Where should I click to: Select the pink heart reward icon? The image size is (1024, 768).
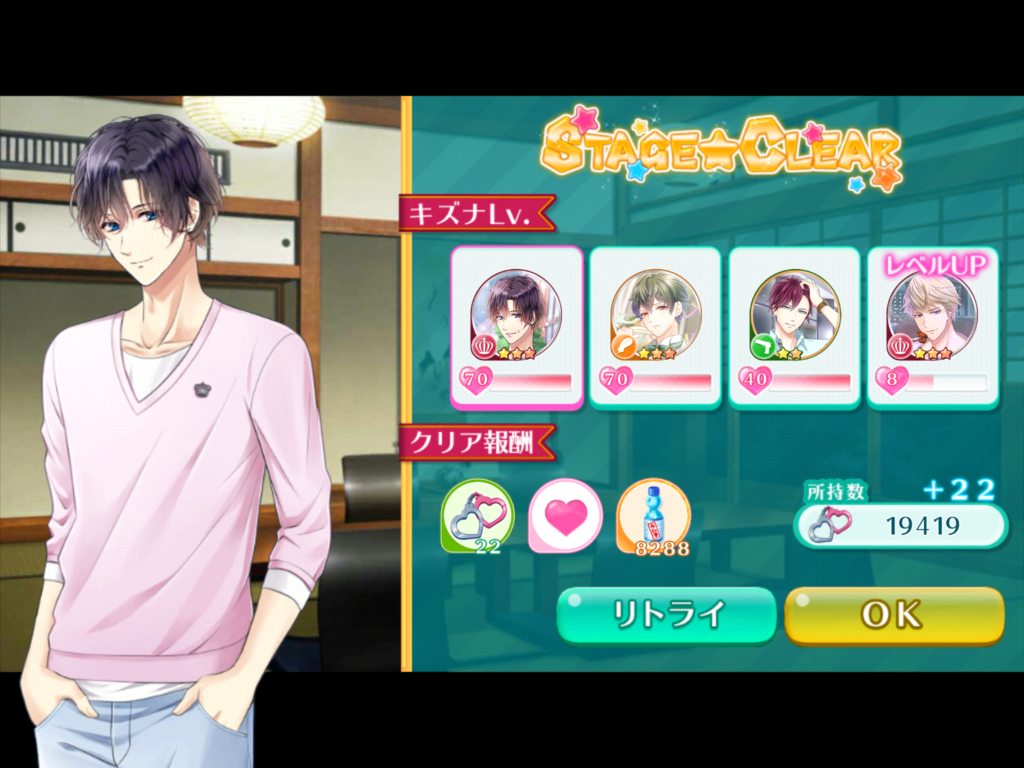(x=565, y=516)
